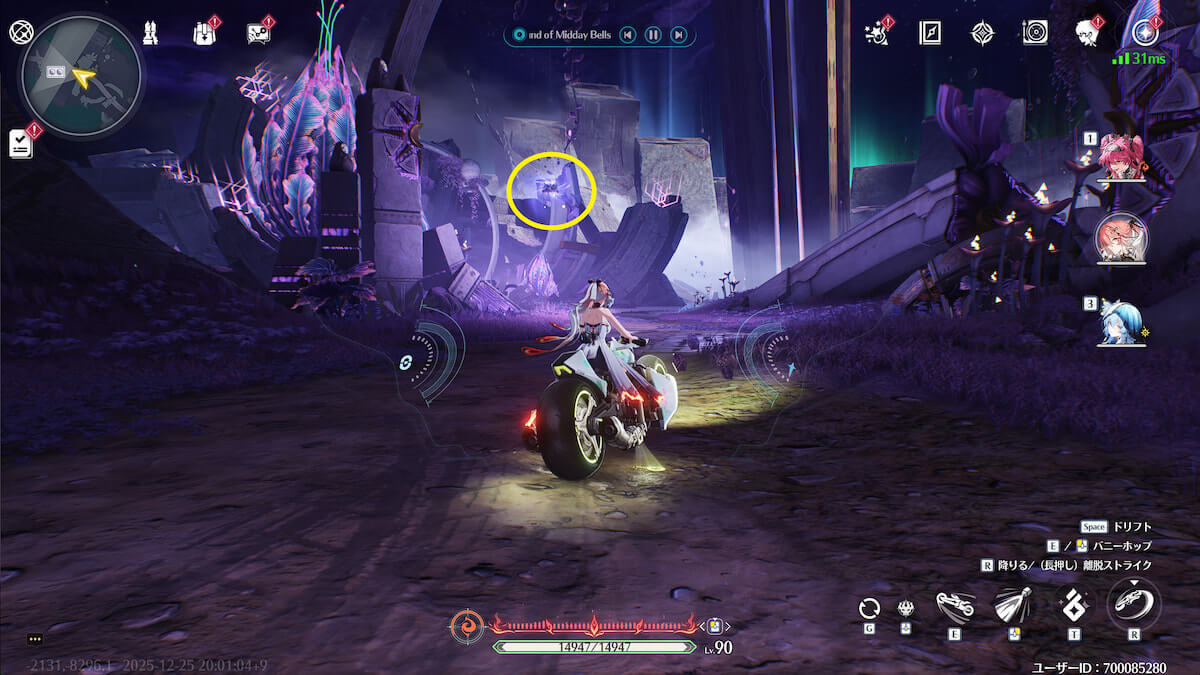Open the circular minimap

tap(80, 75)
